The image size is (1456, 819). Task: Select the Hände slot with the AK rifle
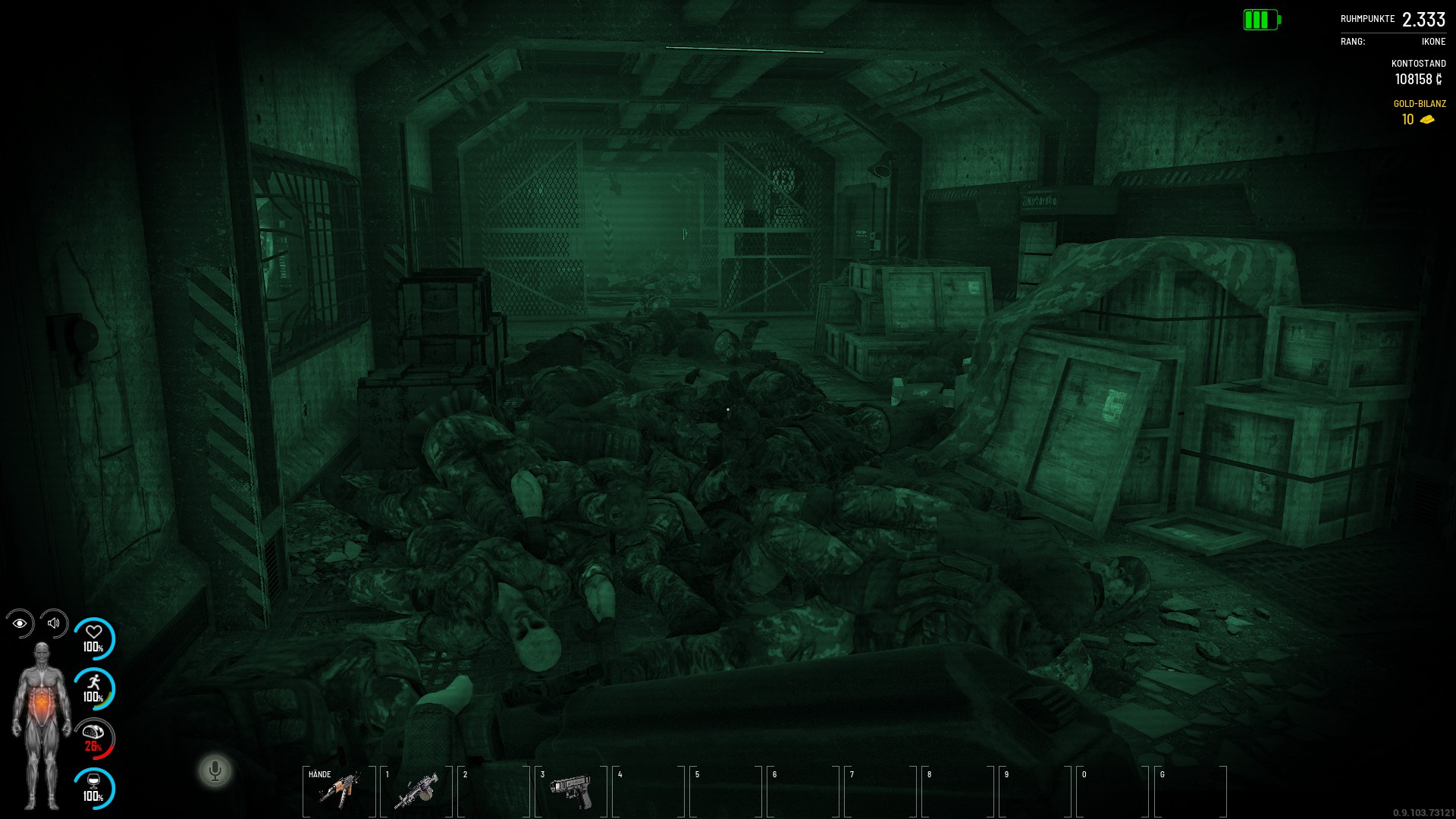click(x=339, y=791)
